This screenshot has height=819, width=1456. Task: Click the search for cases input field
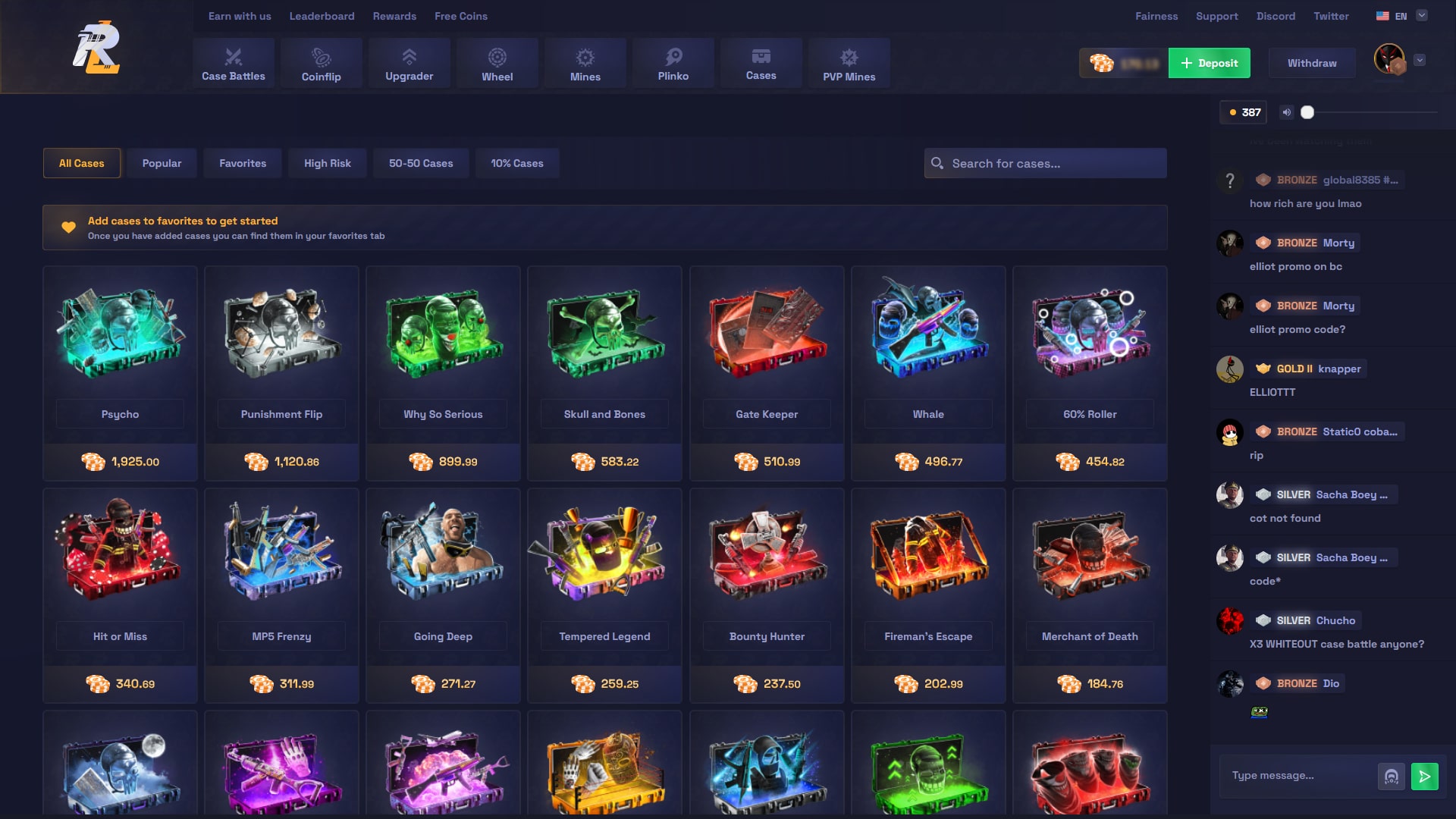1045,162
